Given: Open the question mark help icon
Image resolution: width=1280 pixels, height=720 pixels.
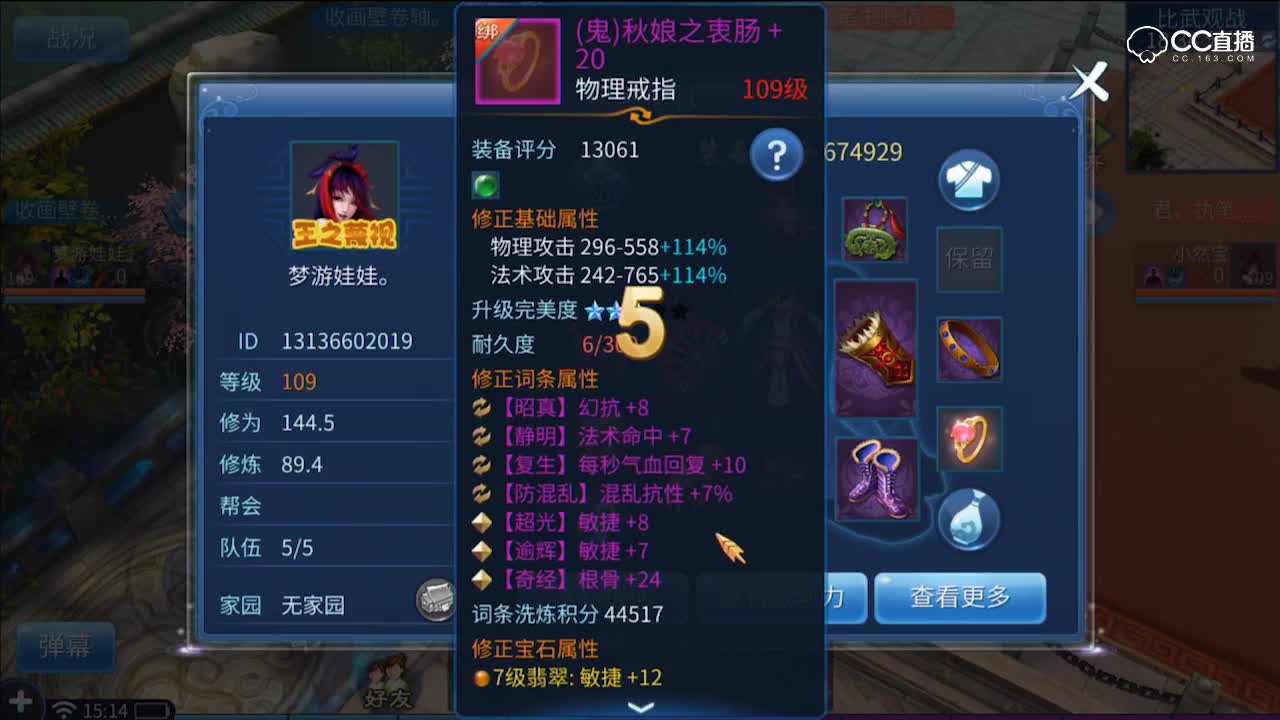Looking at the screenshot, I should [x=777, y=155].
